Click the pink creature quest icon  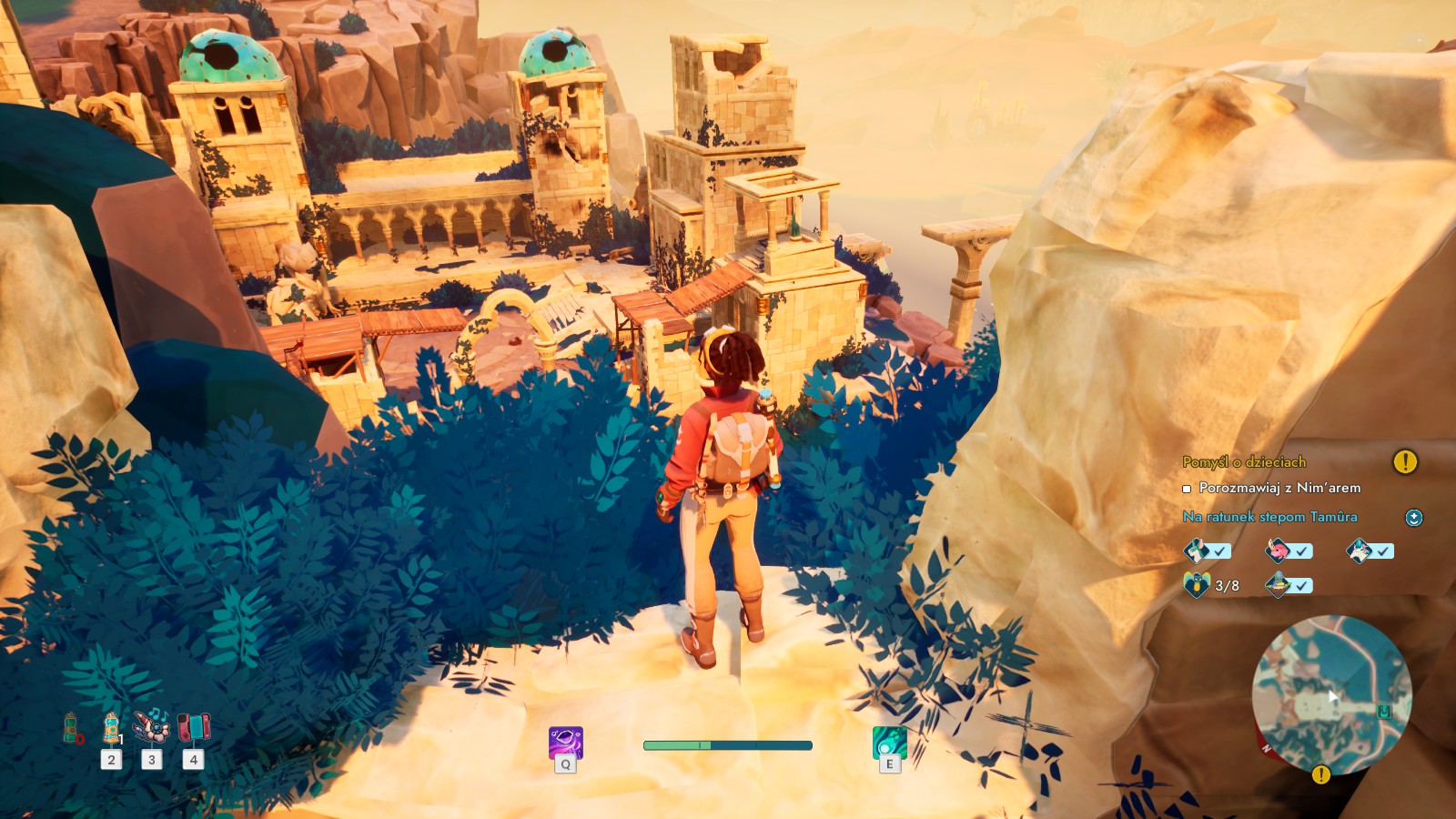coord(1279,551)
